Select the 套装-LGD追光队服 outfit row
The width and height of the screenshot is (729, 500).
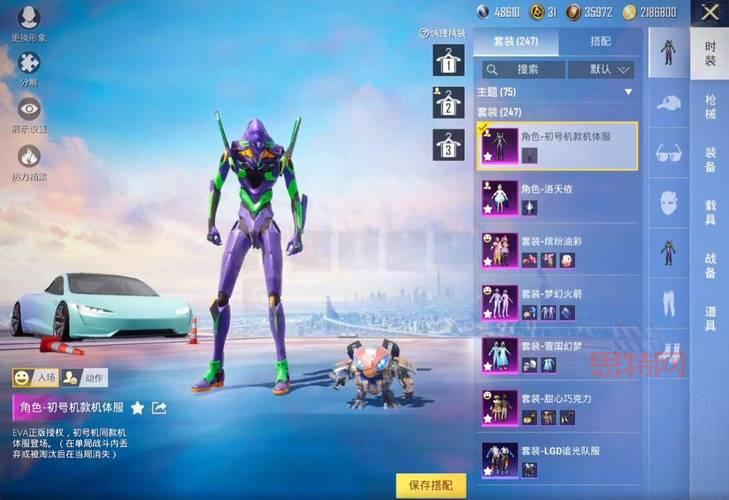tap(557, 459)
